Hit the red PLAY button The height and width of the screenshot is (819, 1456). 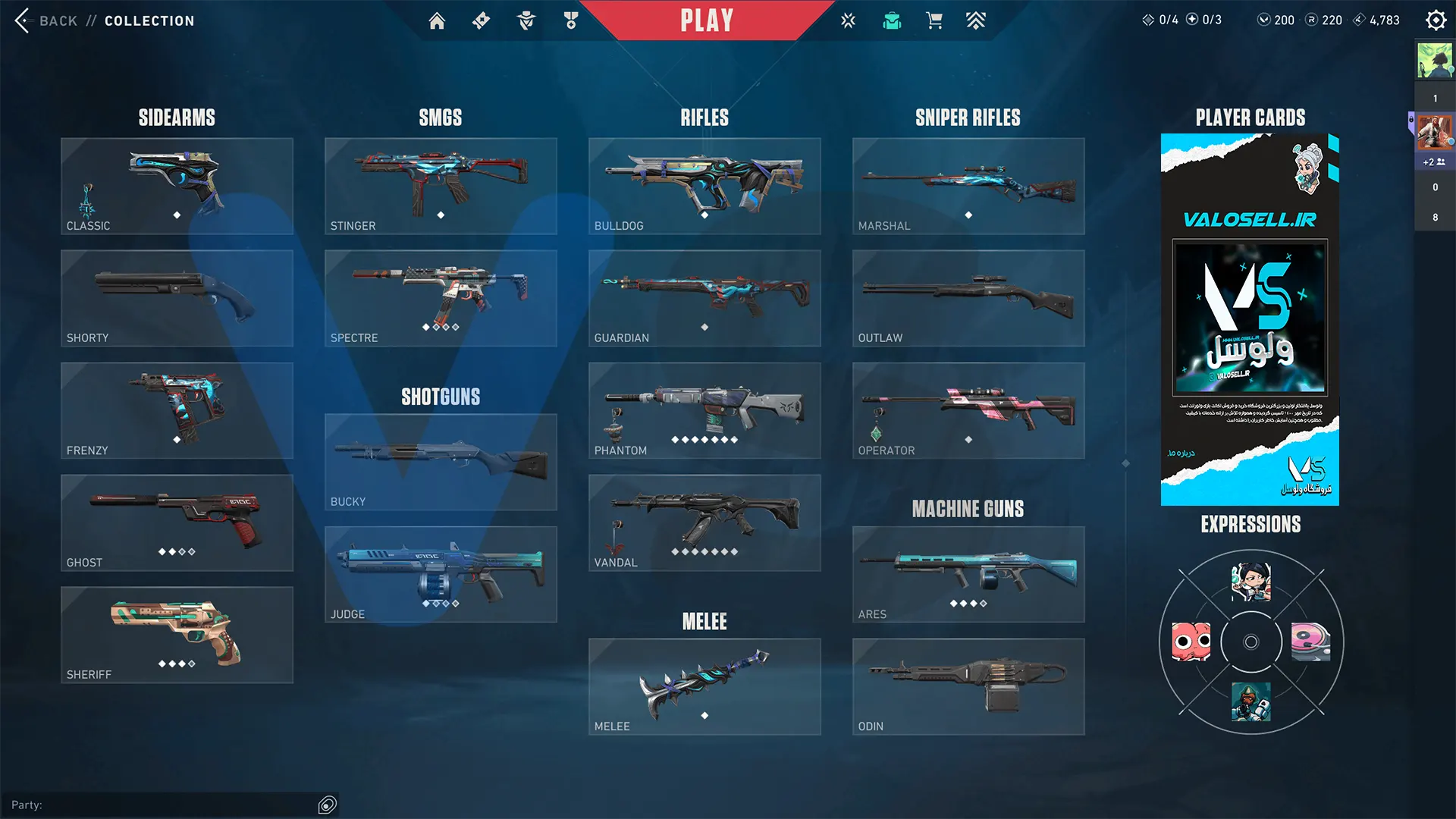pos(706,20)
